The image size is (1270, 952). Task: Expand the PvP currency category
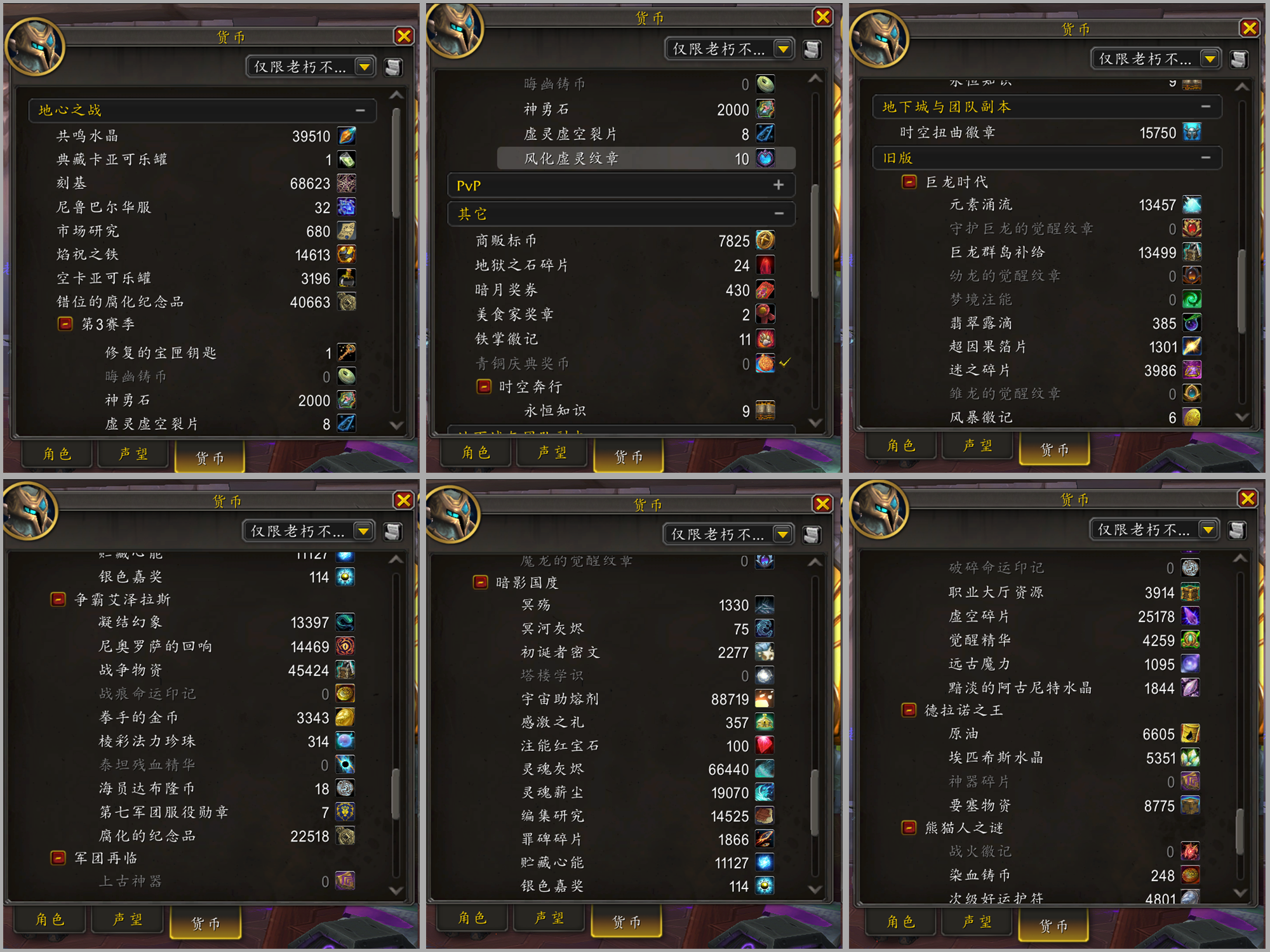coord(779,185)
